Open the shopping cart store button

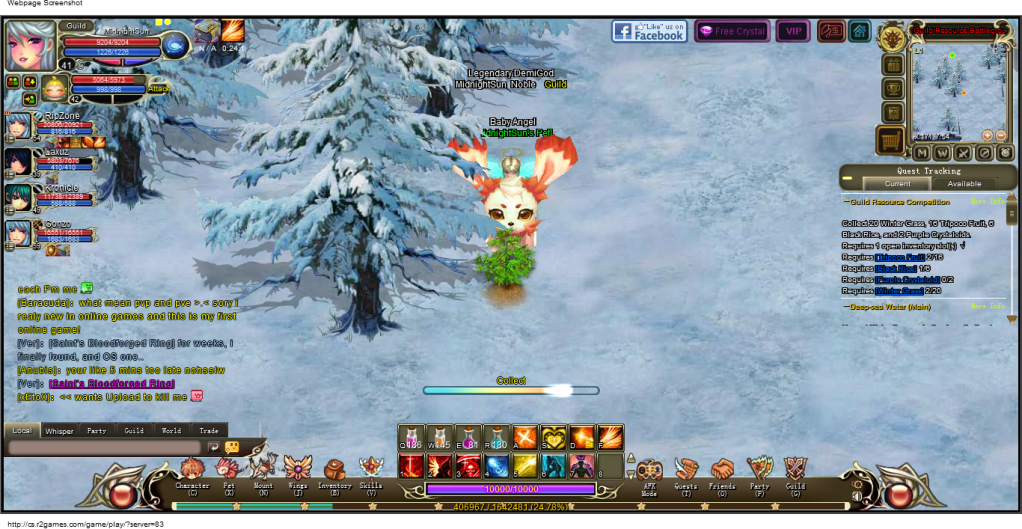click(890, 140)
